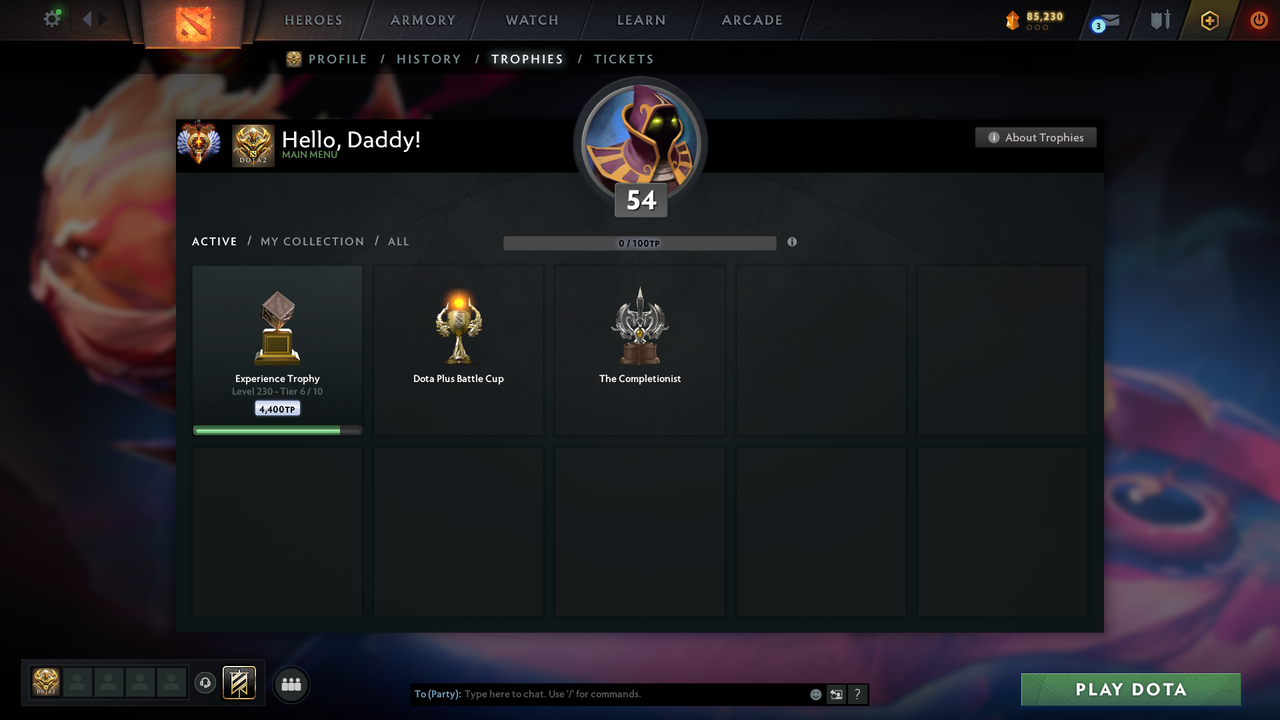1280x720 pixels.
Task: Open the MY COLLECTION filter
Action: click(312, 241)
